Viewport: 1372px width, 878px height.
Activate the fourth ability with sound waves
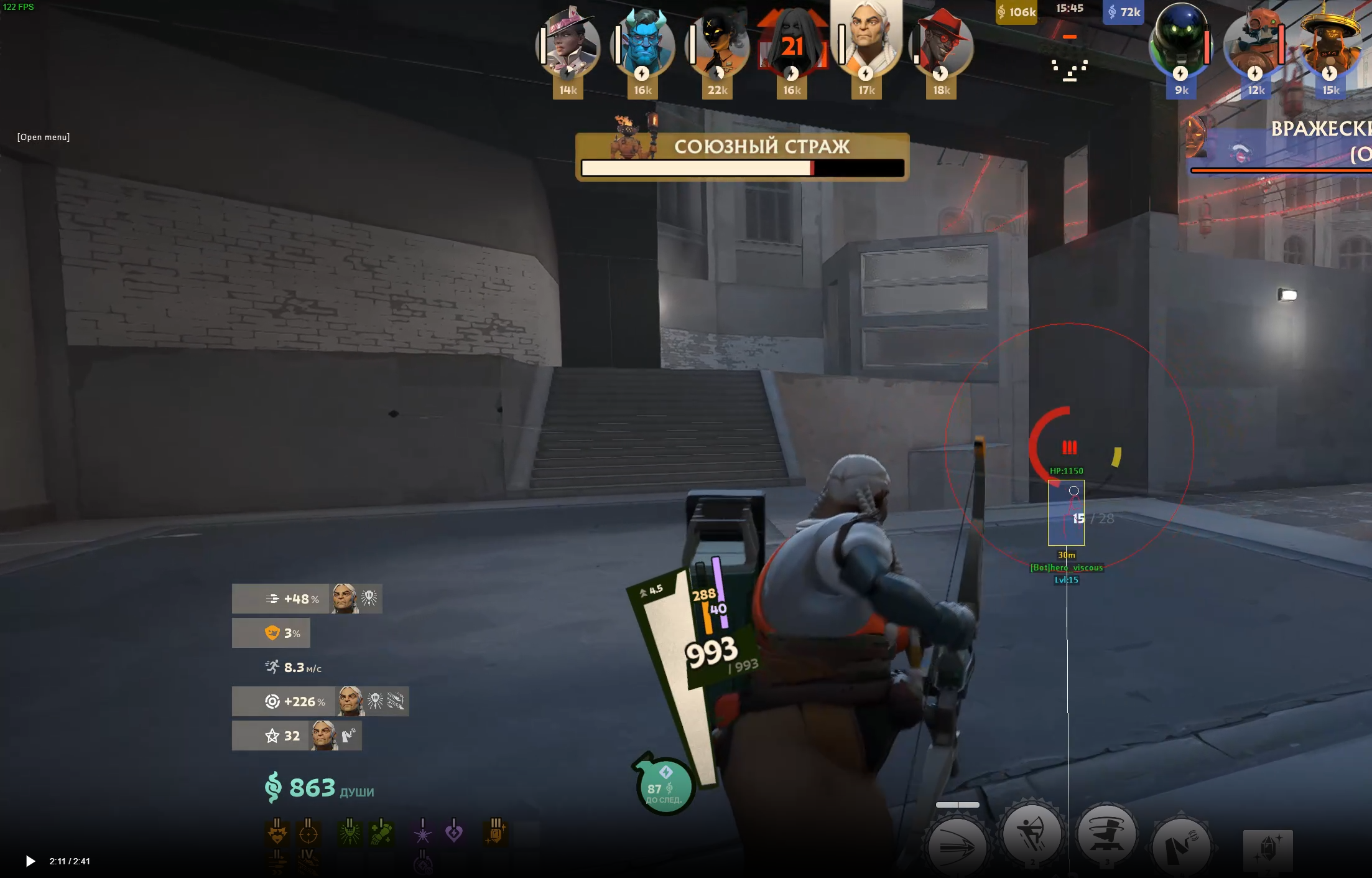point(1181,844)
